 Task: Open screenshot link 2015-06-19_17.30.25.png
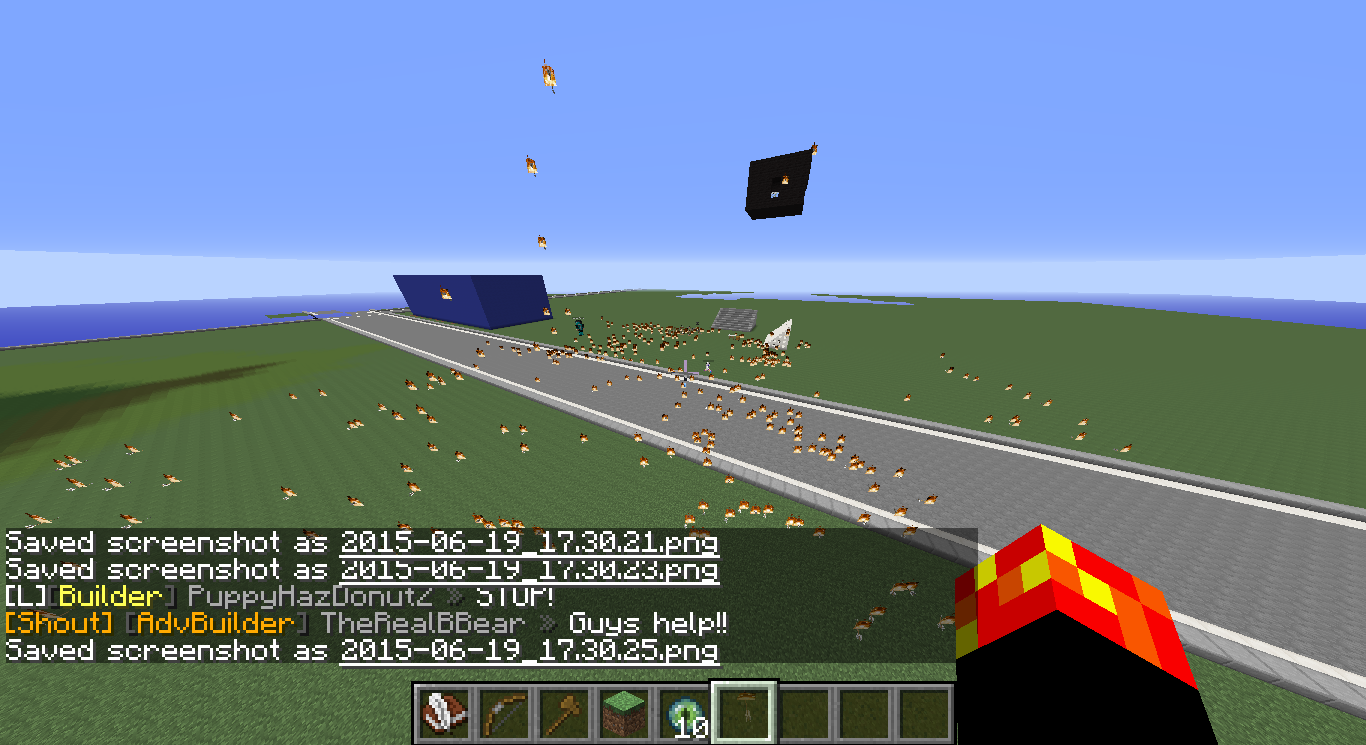529,651
